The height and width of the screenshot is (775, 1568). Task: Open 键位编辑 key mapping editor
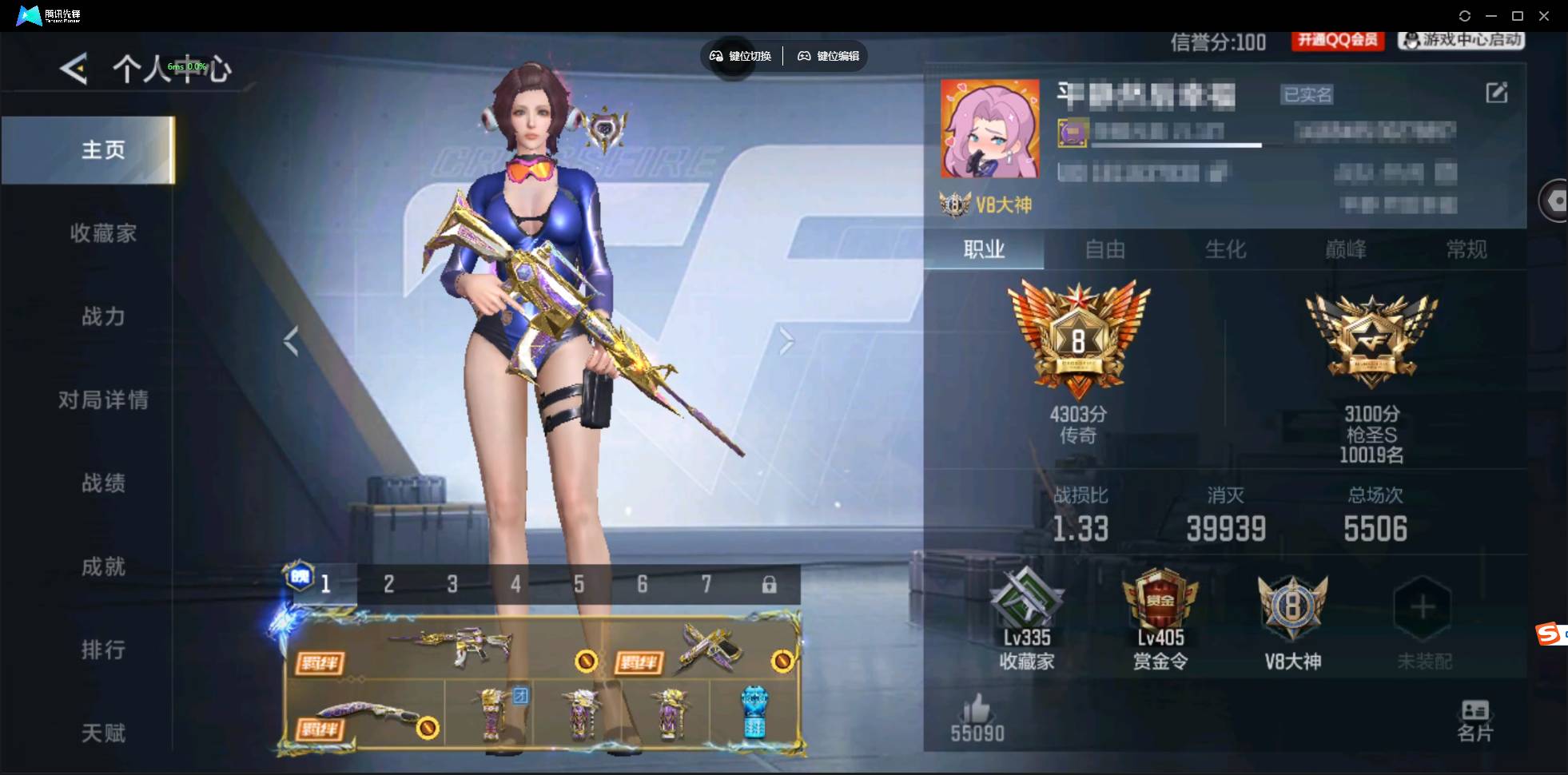point(828,56)
